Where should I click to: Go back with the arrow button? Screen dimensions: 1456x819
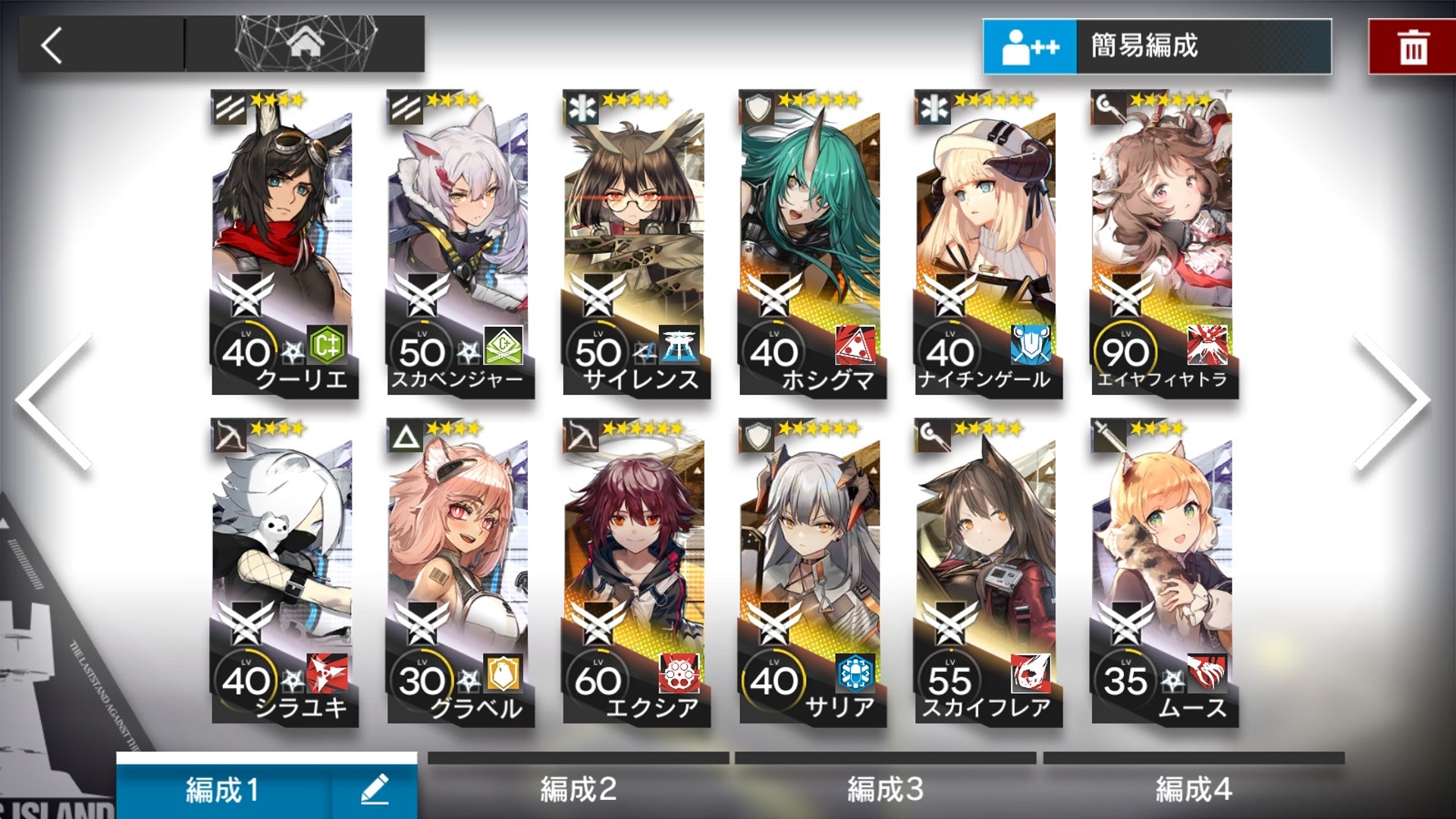(53, 45)
